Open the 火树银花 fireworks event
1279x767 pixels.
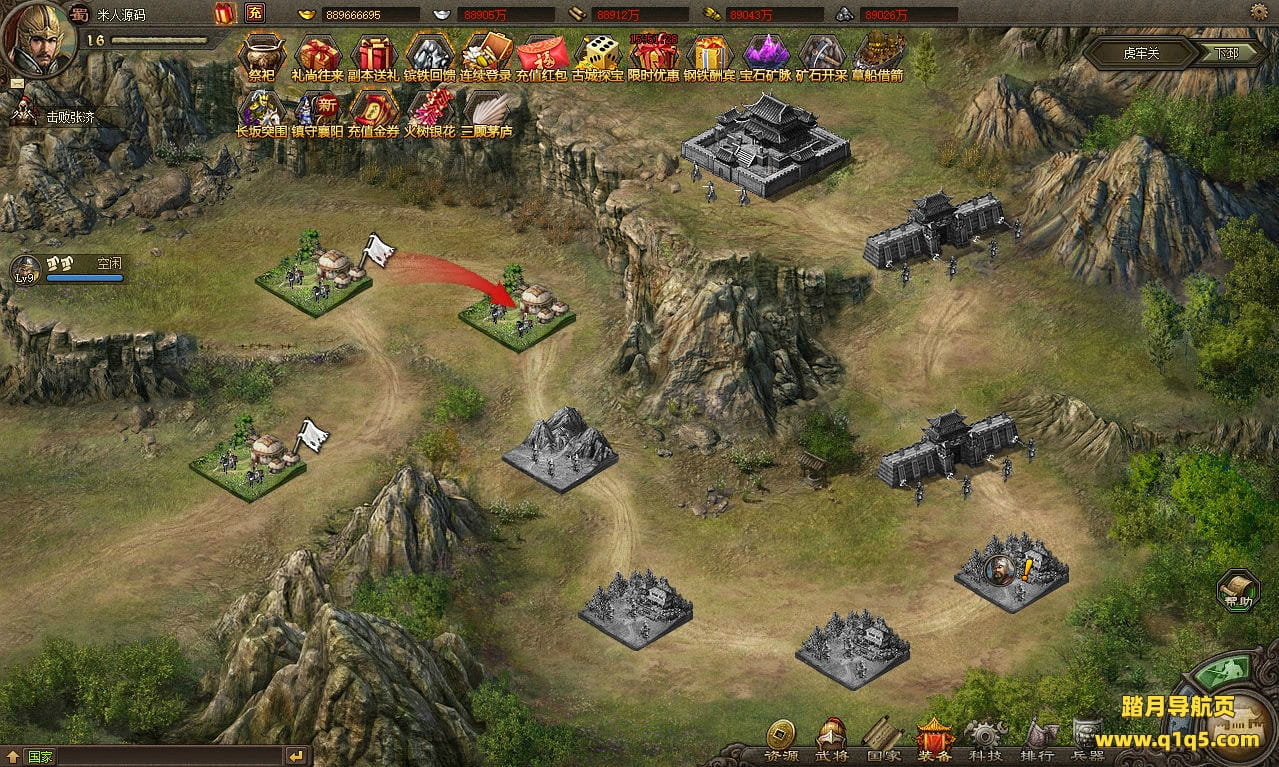pos(430,110)
